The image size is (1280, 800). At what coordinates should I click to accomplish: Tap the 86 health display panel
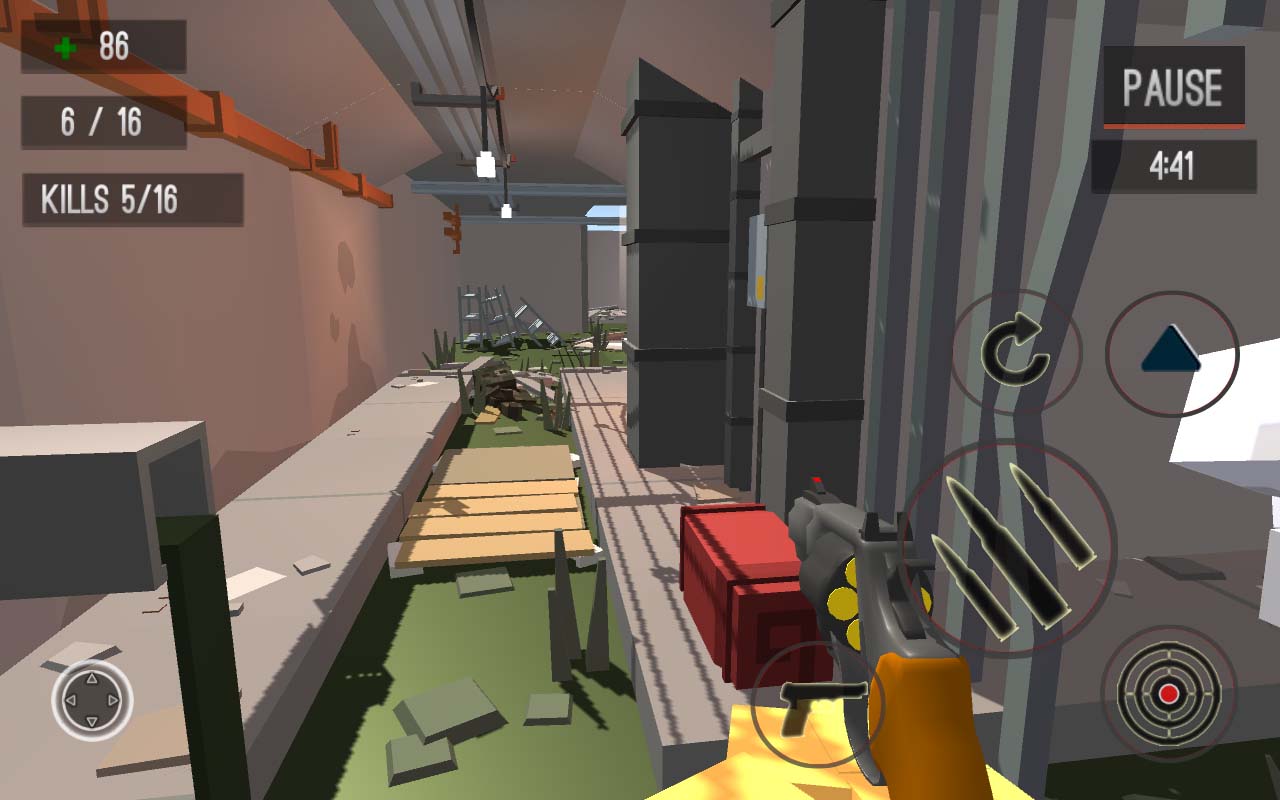(104, 48)
